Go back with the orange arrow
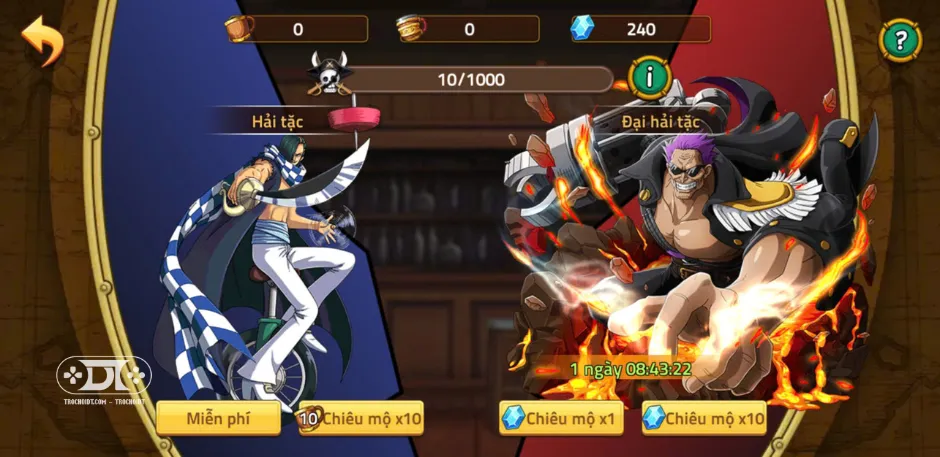Viewport: 940px width, 457px height. [x=41, y=41]
